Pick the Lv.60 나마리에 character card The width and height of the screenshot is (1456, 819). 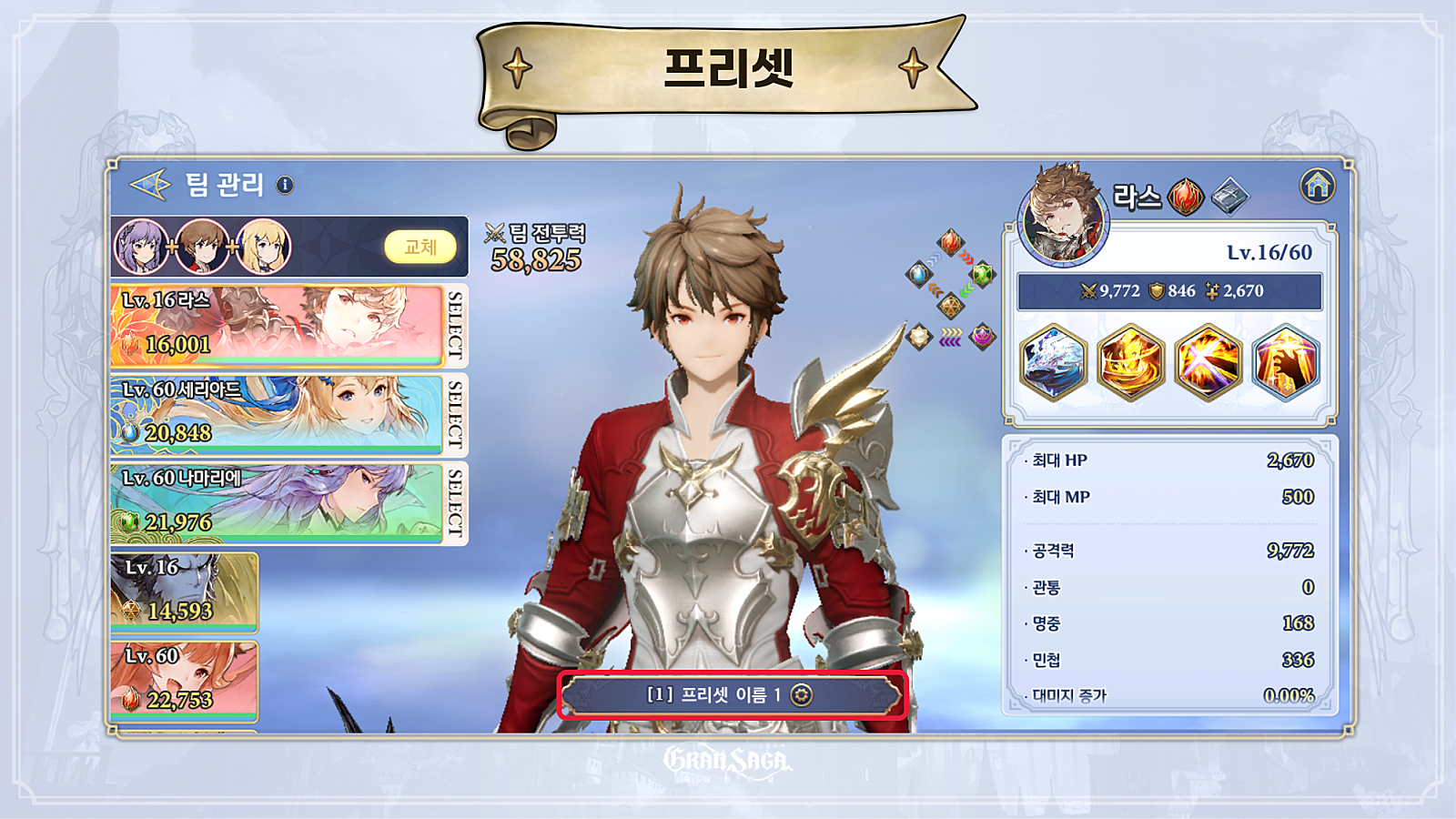(276, 502)
